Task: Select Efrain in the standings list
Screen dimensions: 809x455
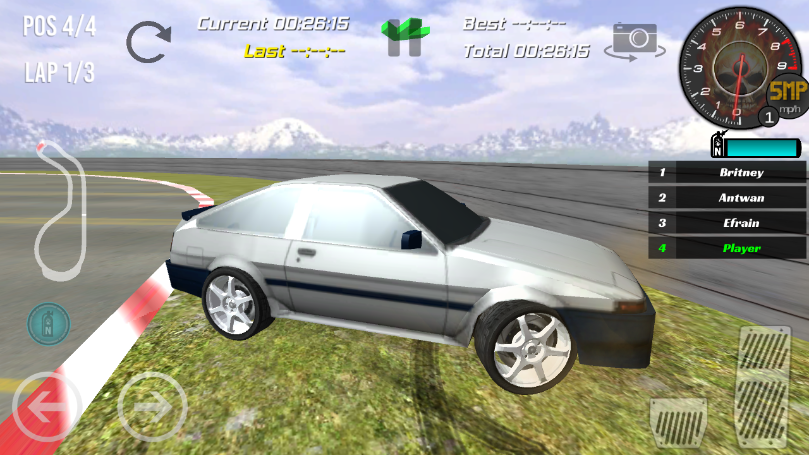Action: tap(727, 223)
